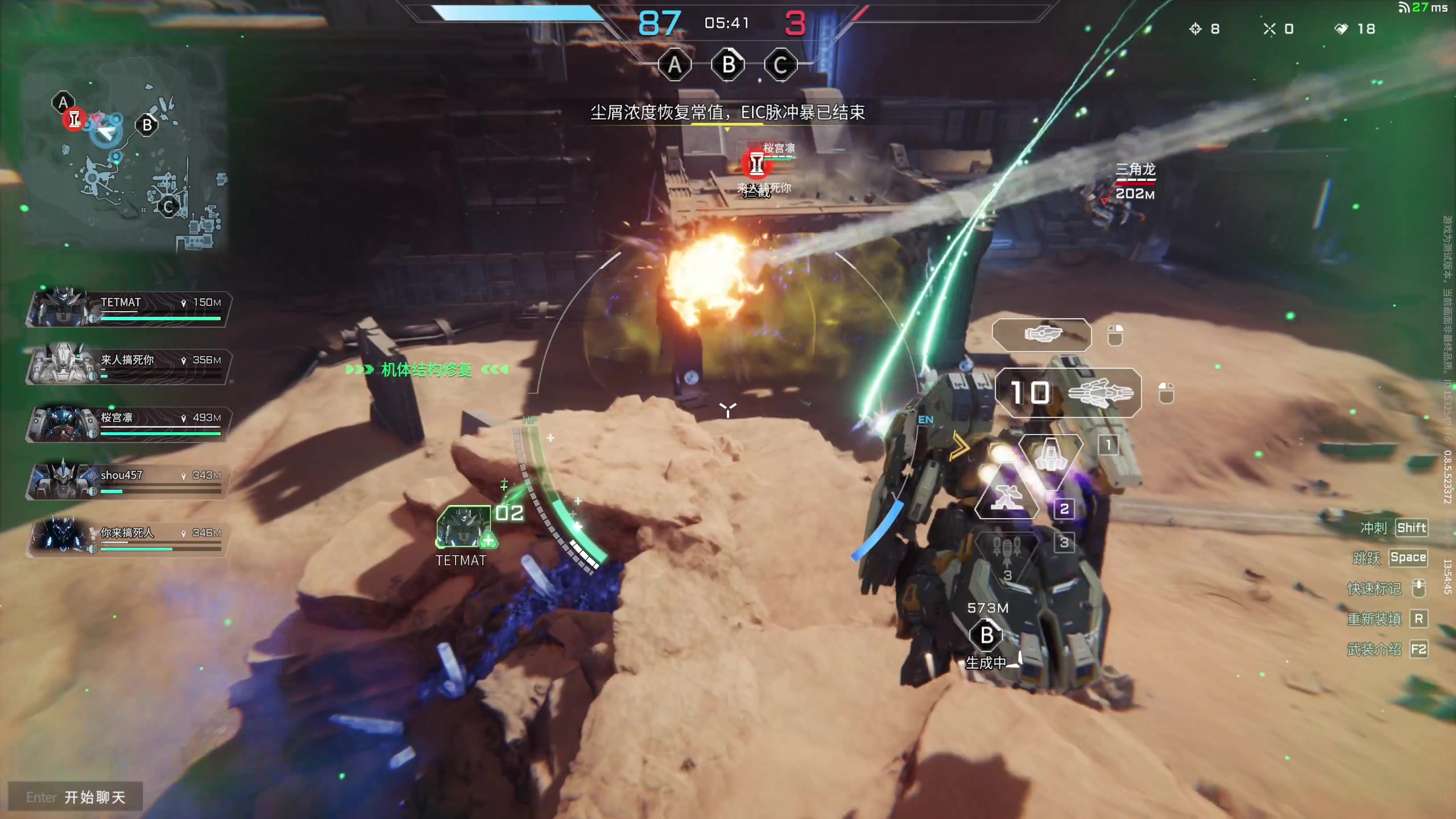
Task: Select the secondary weapon slot icon
Action: [1042, 334]
